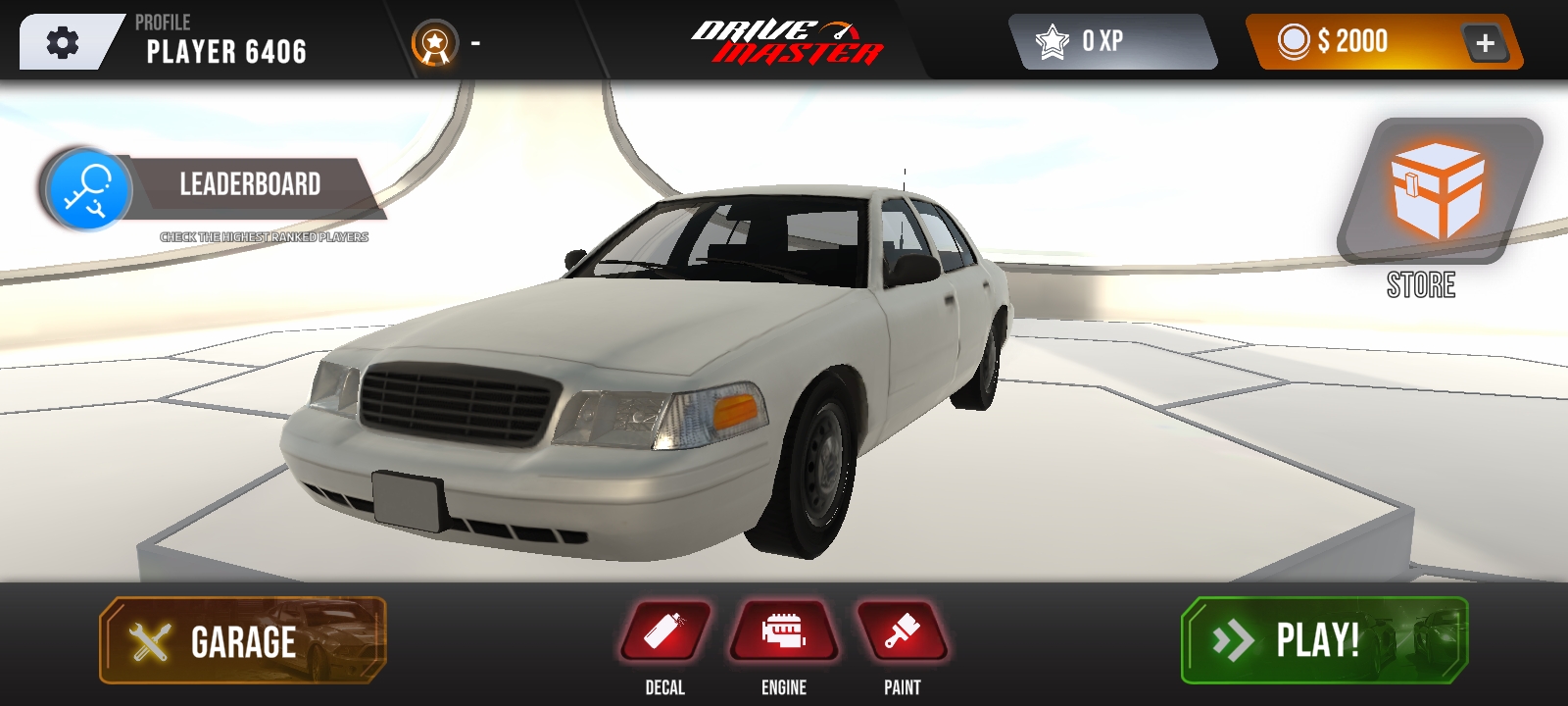Open the Engine upgrades
This screenshot has width=1568, height=706.
coord(784,632)
